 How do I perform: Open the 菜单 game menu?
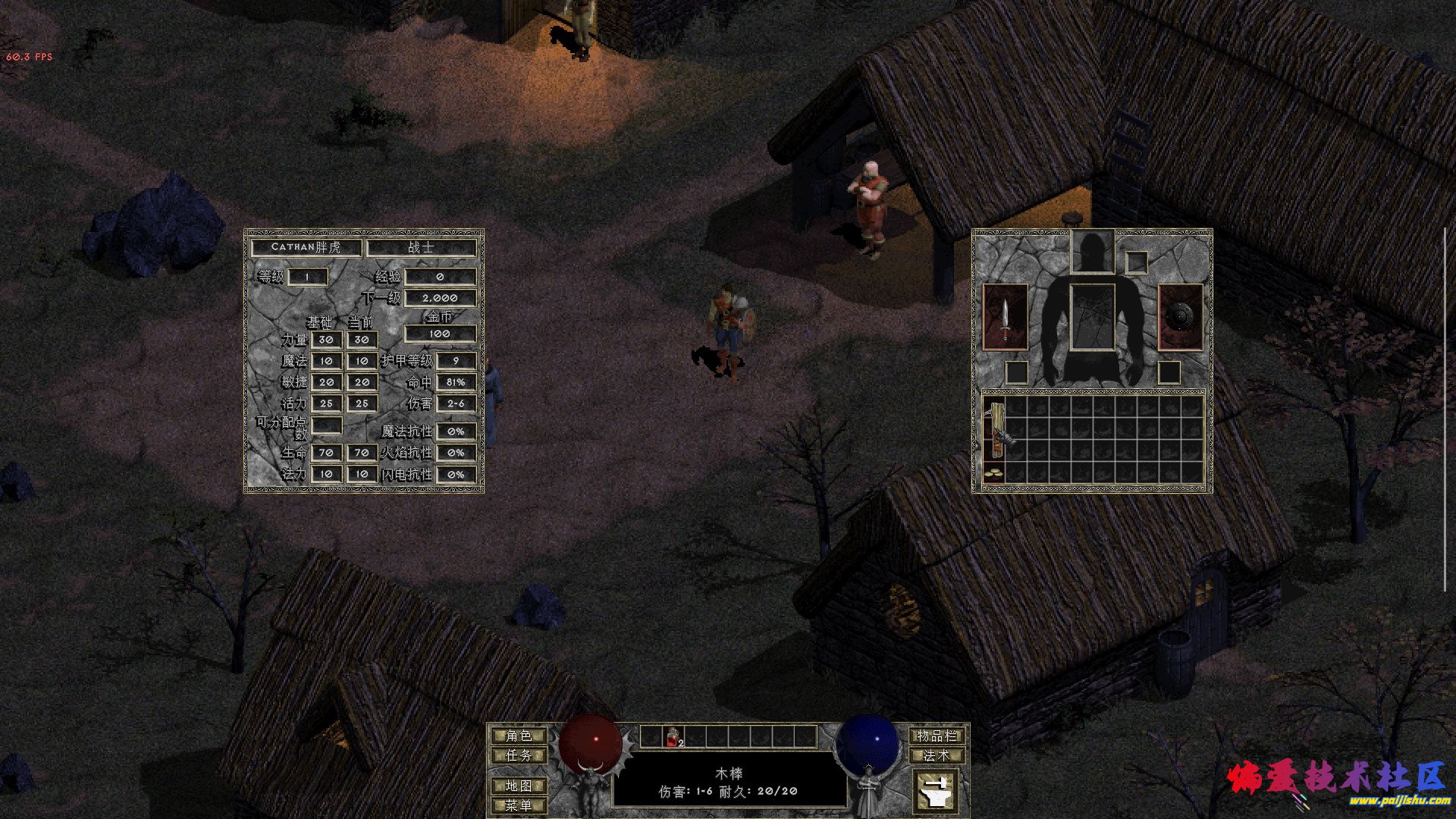(519, 805)
